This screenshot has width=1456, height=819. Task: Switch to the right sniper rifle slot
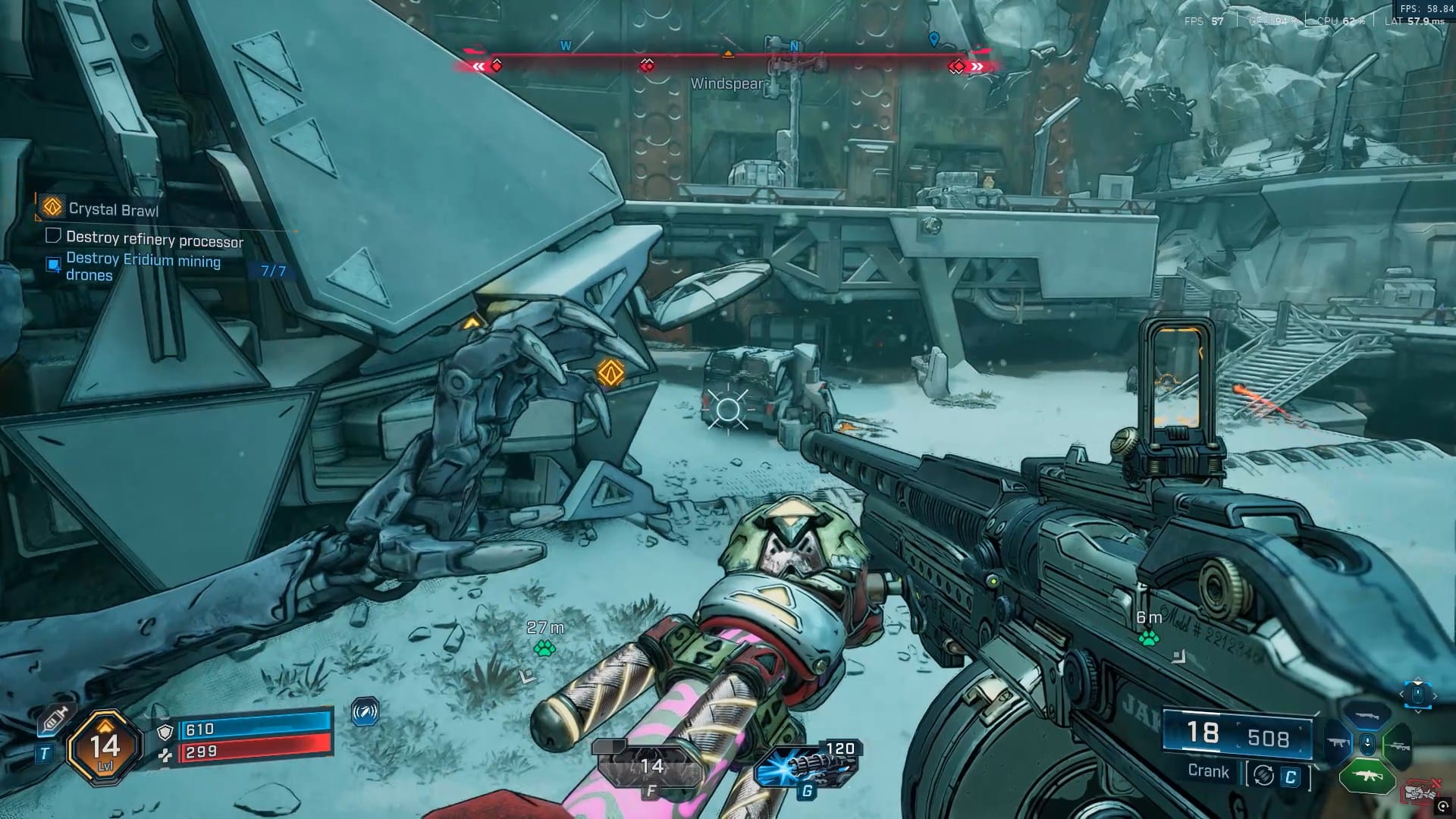[1397, 745]
